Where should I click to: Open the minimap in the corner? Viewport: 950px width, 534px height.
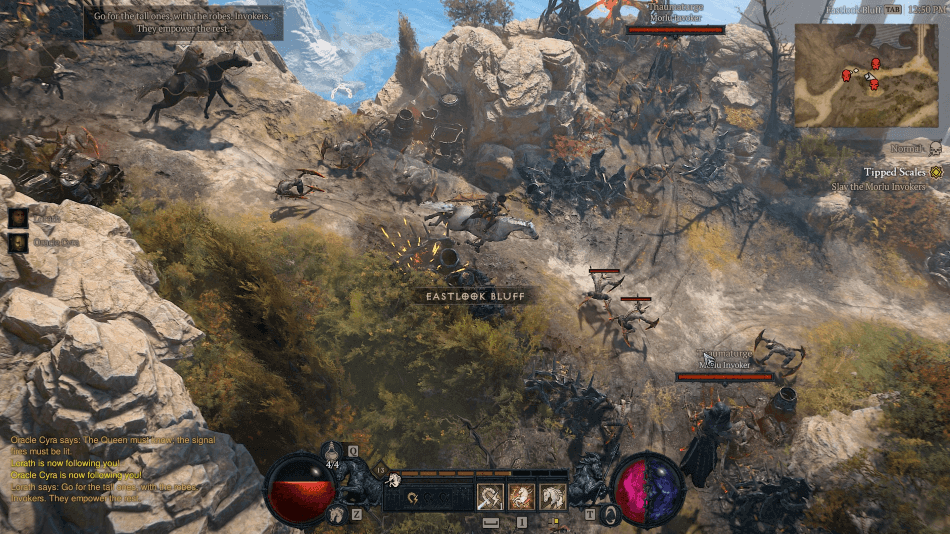click(x=869, y=75)
